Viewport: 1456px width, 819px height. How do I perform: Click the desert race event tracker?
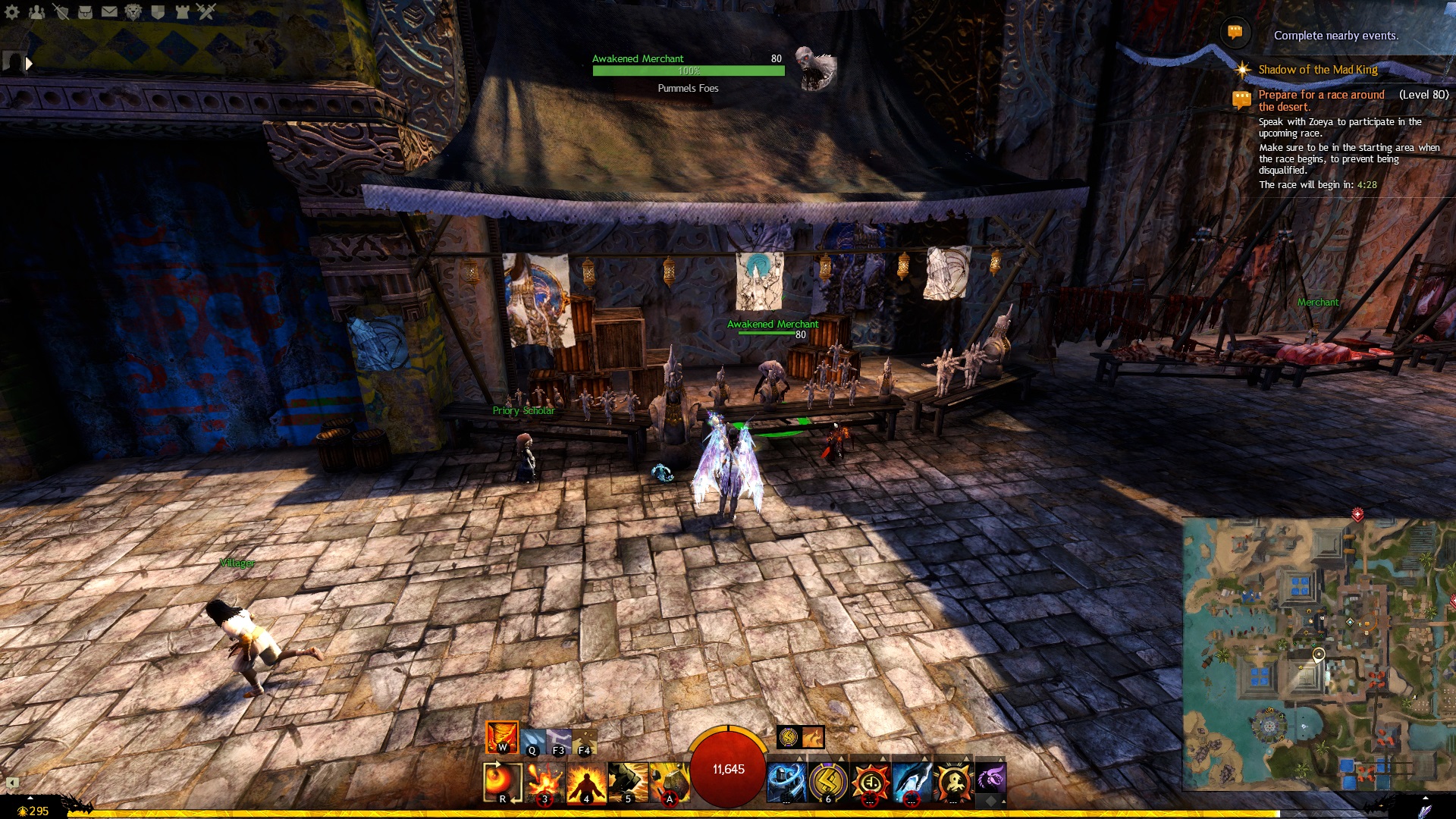click(x=1321, y=100)
